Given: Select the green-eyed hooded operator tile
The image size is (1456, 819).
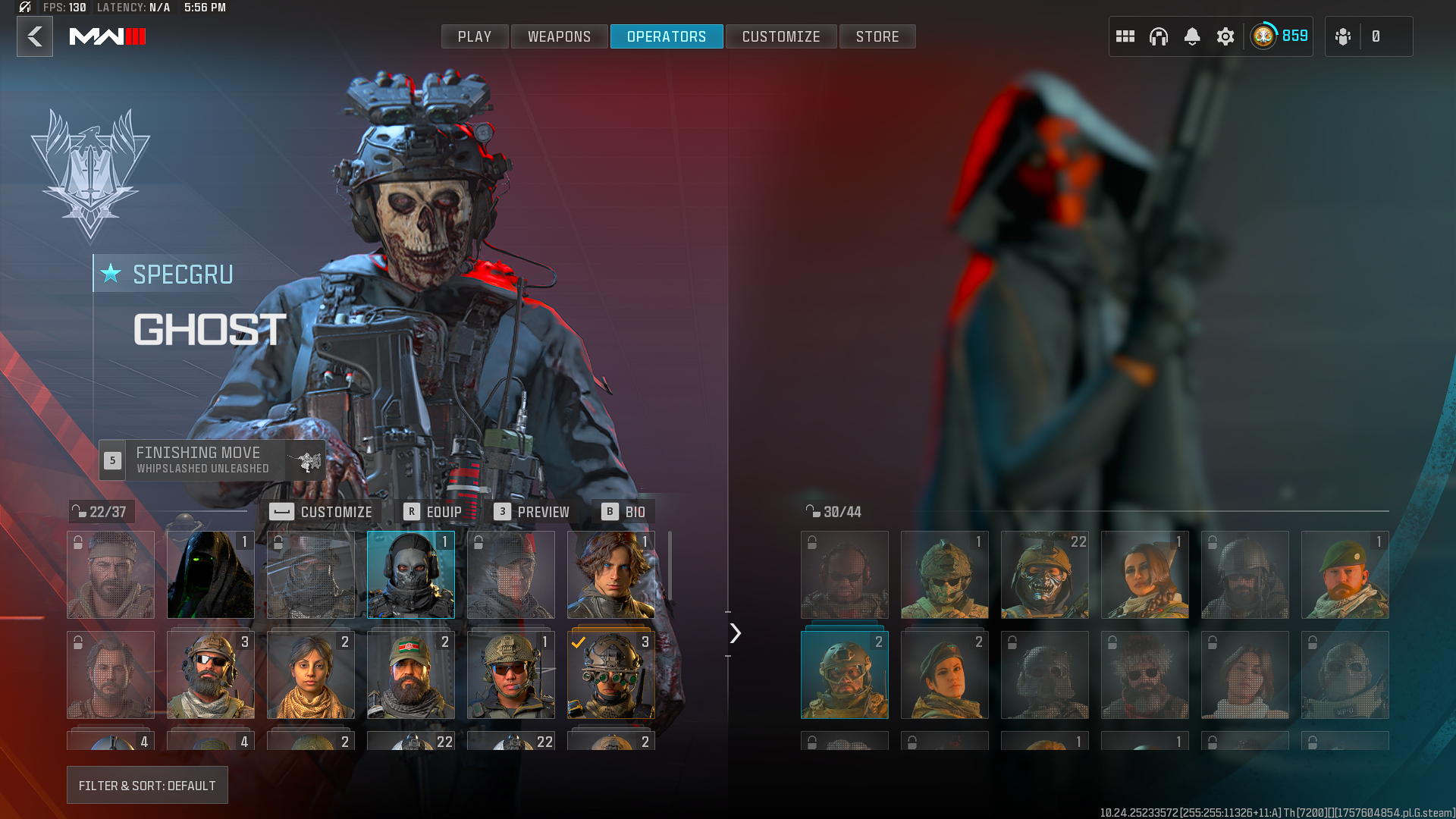Looking at the screenshot, I should click(x=211, y=575).
